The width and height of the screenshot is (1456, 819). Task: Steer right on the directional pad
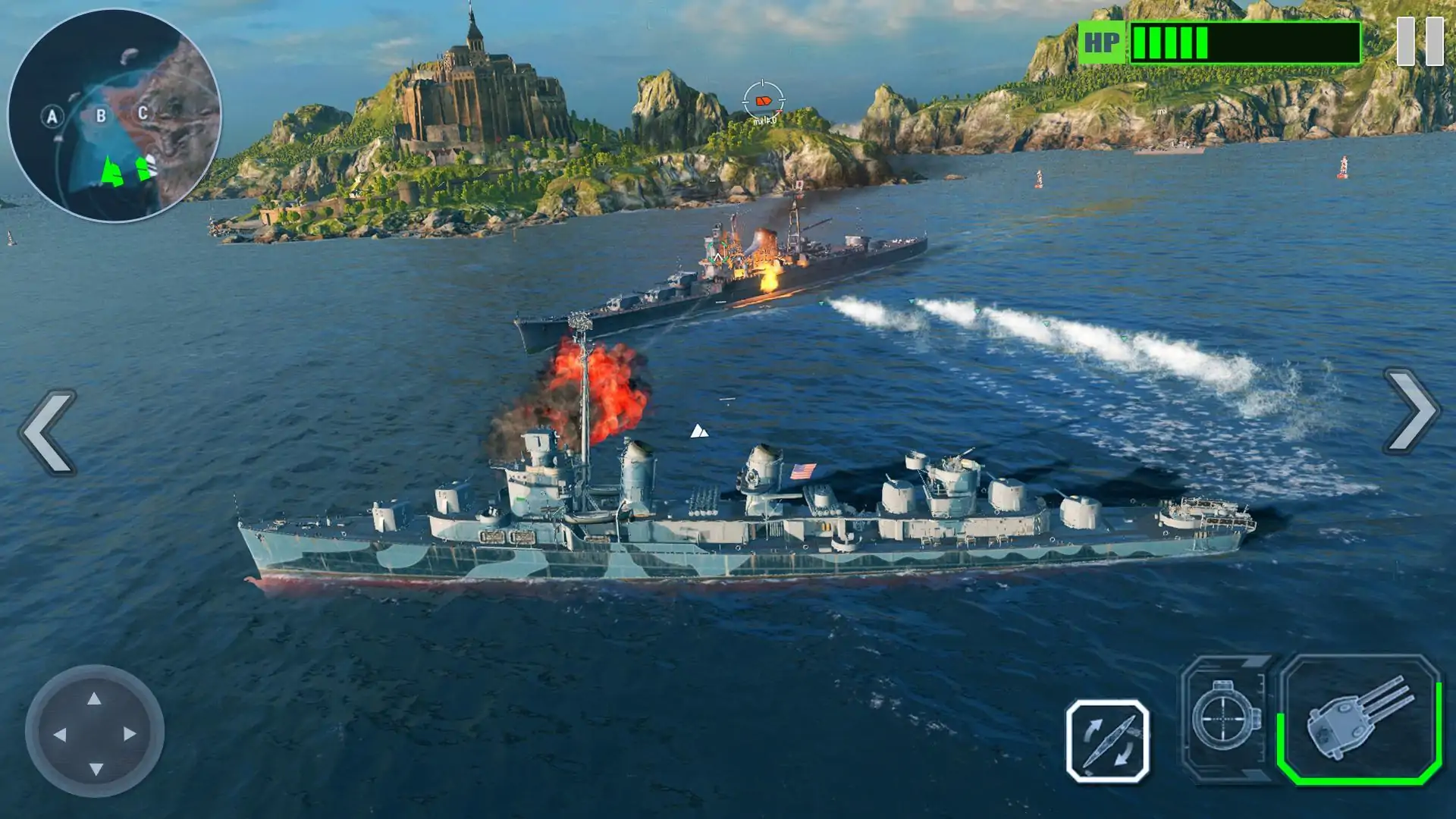(130, 734)
